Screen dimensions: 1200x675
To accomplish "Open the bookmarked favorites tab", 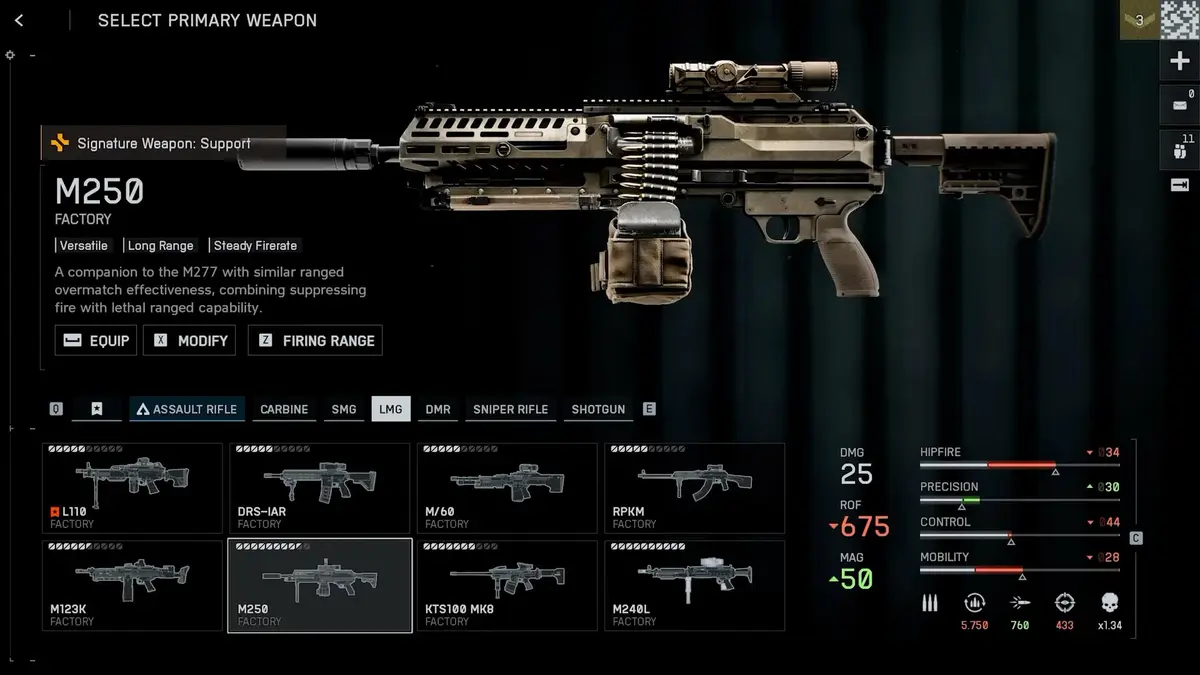I will point(97,409).
